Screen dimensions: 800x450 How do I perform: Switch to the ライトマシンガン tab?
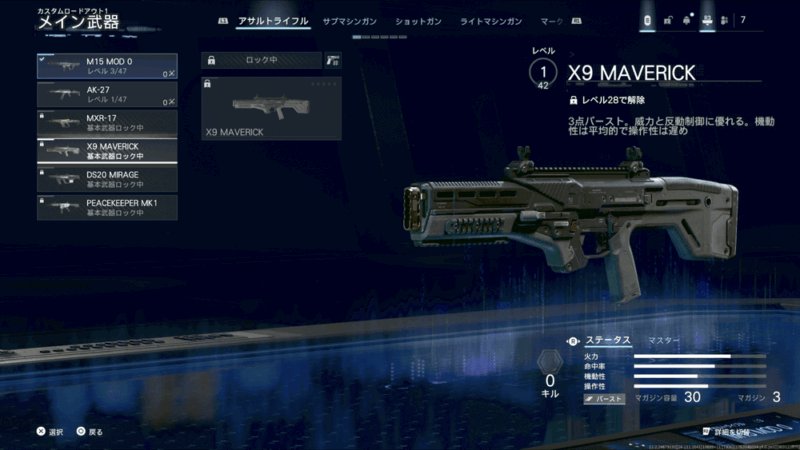point(491,20)
